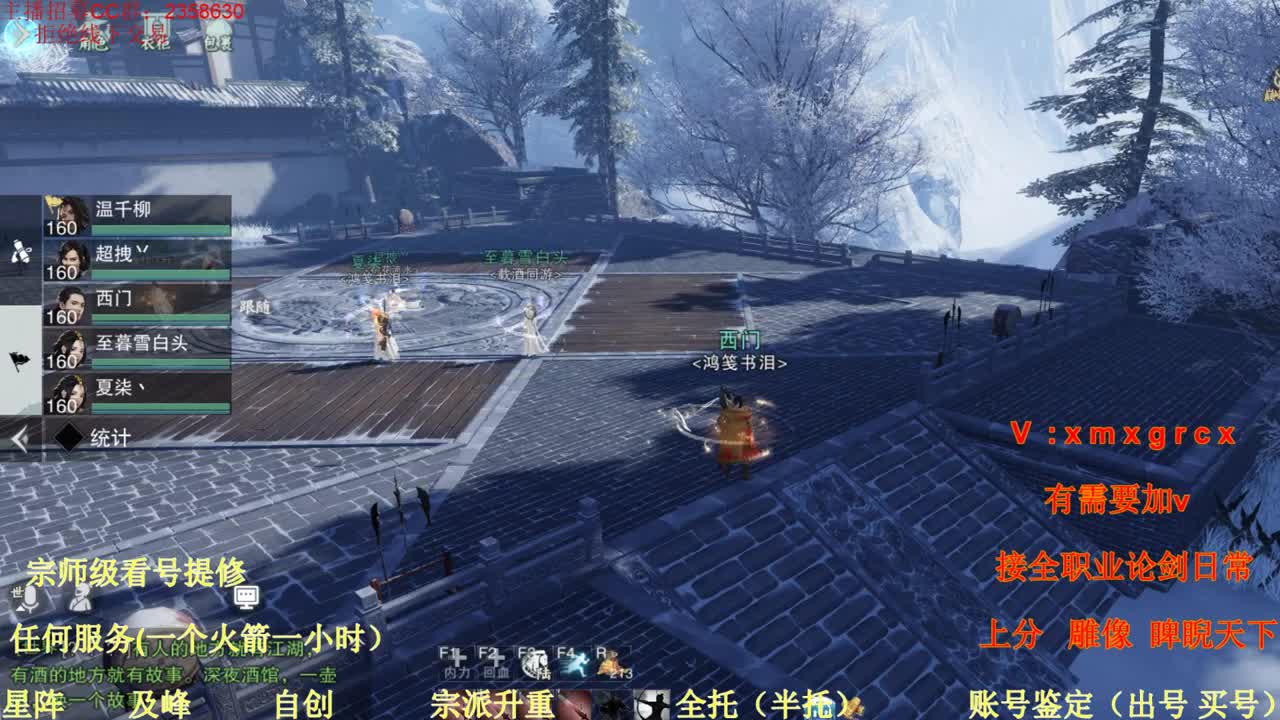Expand the 统计 statistics section
The width and height of the screenshot is (1280, 720).
tap(110, 434)
